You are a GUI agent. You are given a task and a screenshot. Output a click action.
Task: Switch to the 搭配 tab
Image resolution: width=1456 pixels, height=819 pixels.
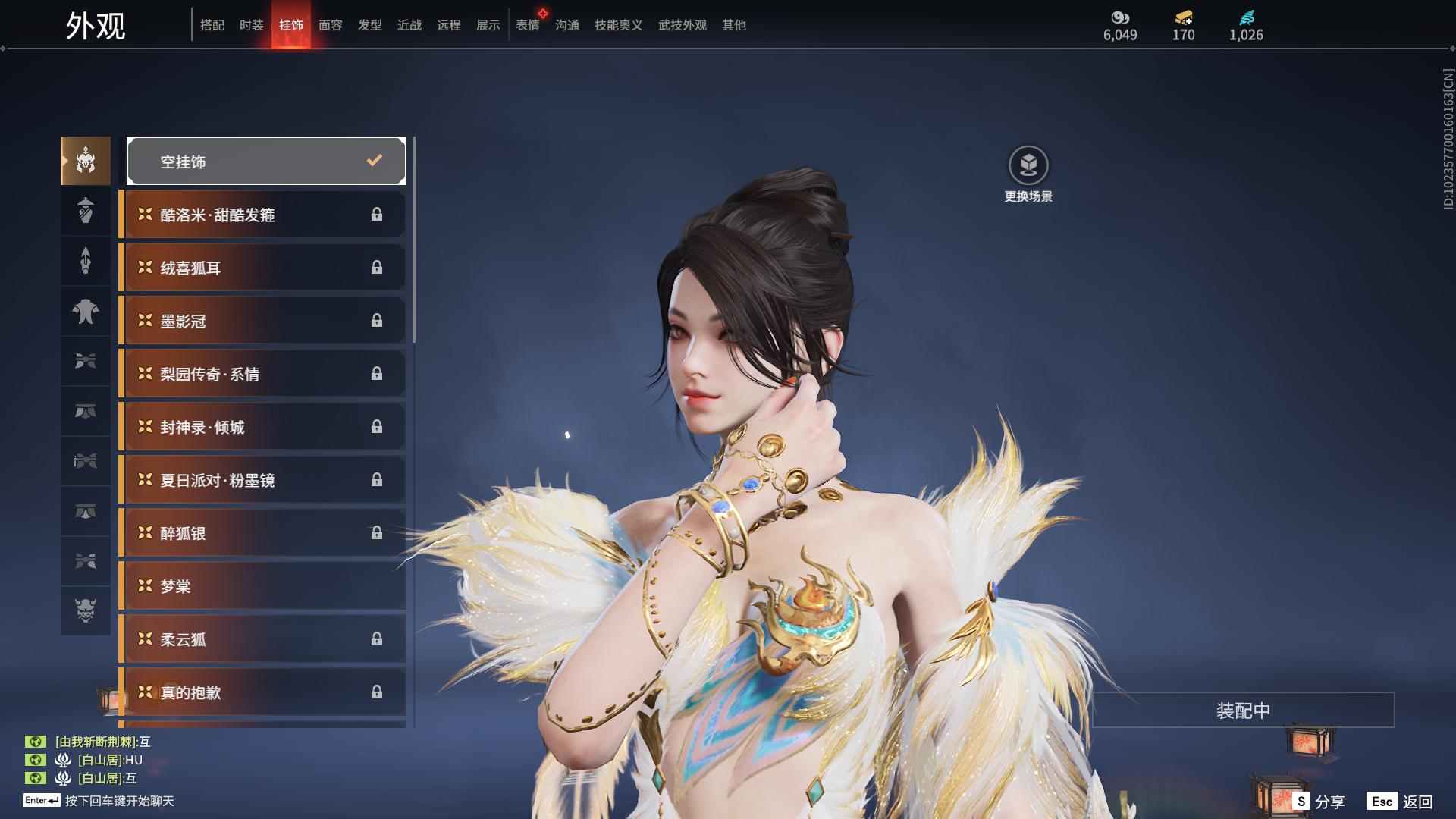(x=212, y=25)
